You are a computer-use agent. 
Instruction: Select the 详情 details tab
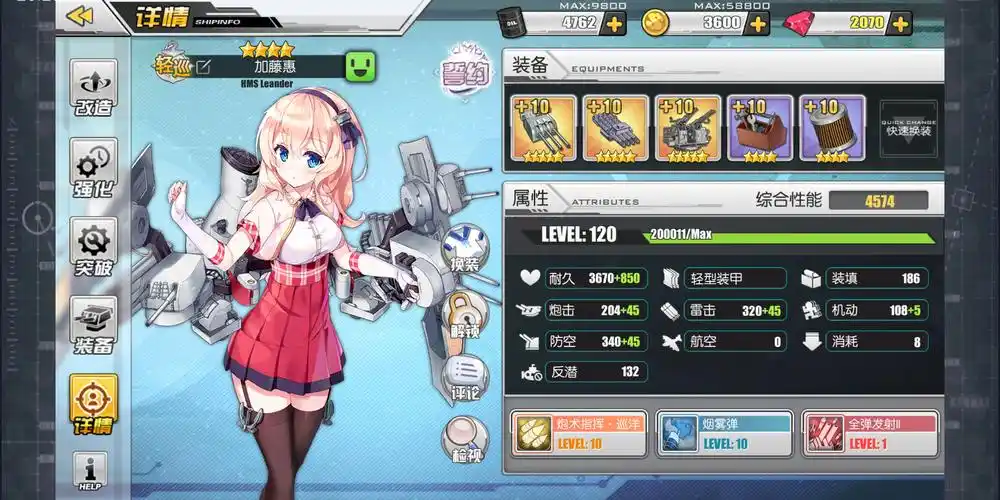click(x=93, y=405)
